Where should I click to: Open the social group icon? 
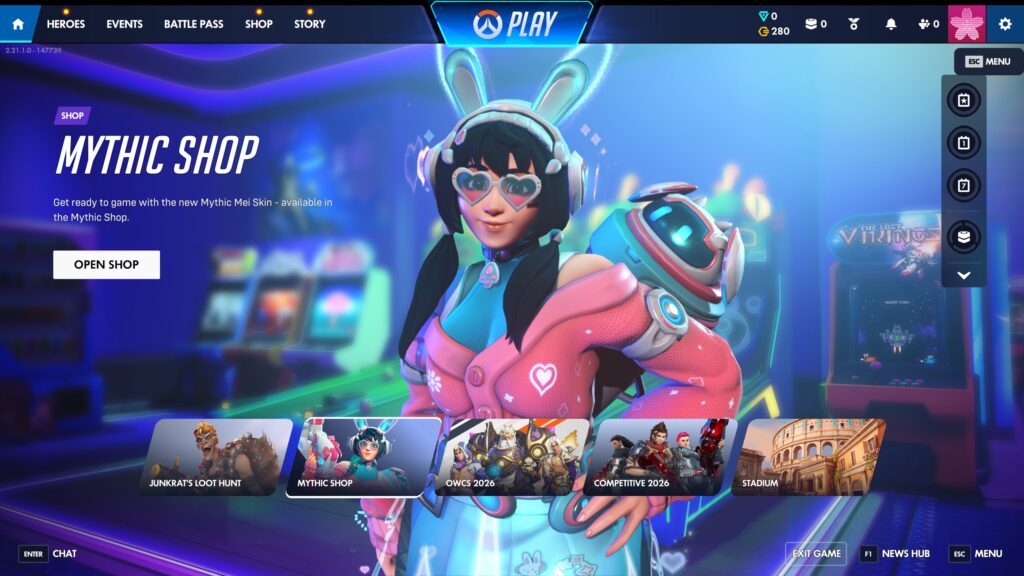[x=928, y=24]
